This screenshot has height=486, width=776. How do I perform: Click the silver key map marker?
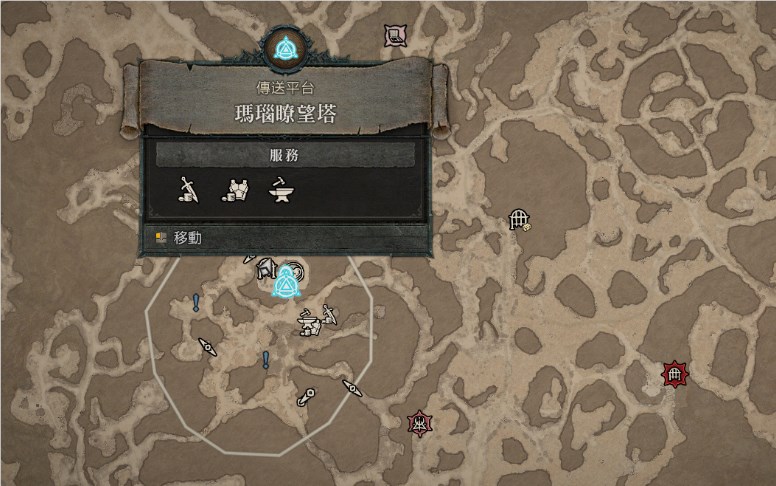(x=306, y=396)
